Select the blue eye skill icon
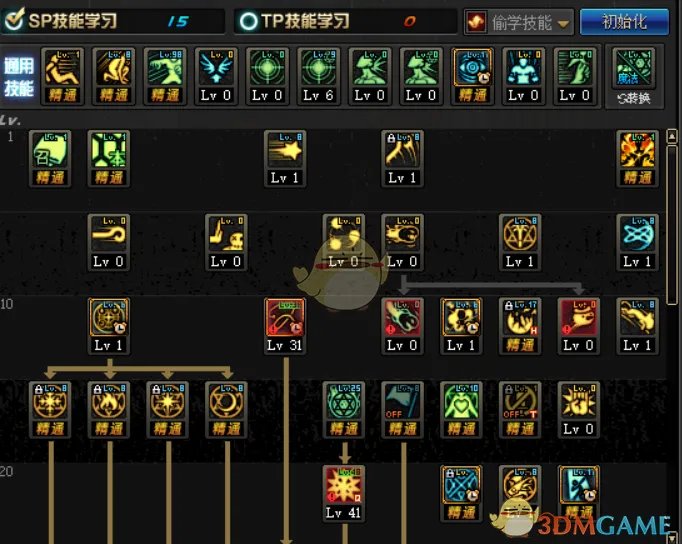 [x=473, y=70]
